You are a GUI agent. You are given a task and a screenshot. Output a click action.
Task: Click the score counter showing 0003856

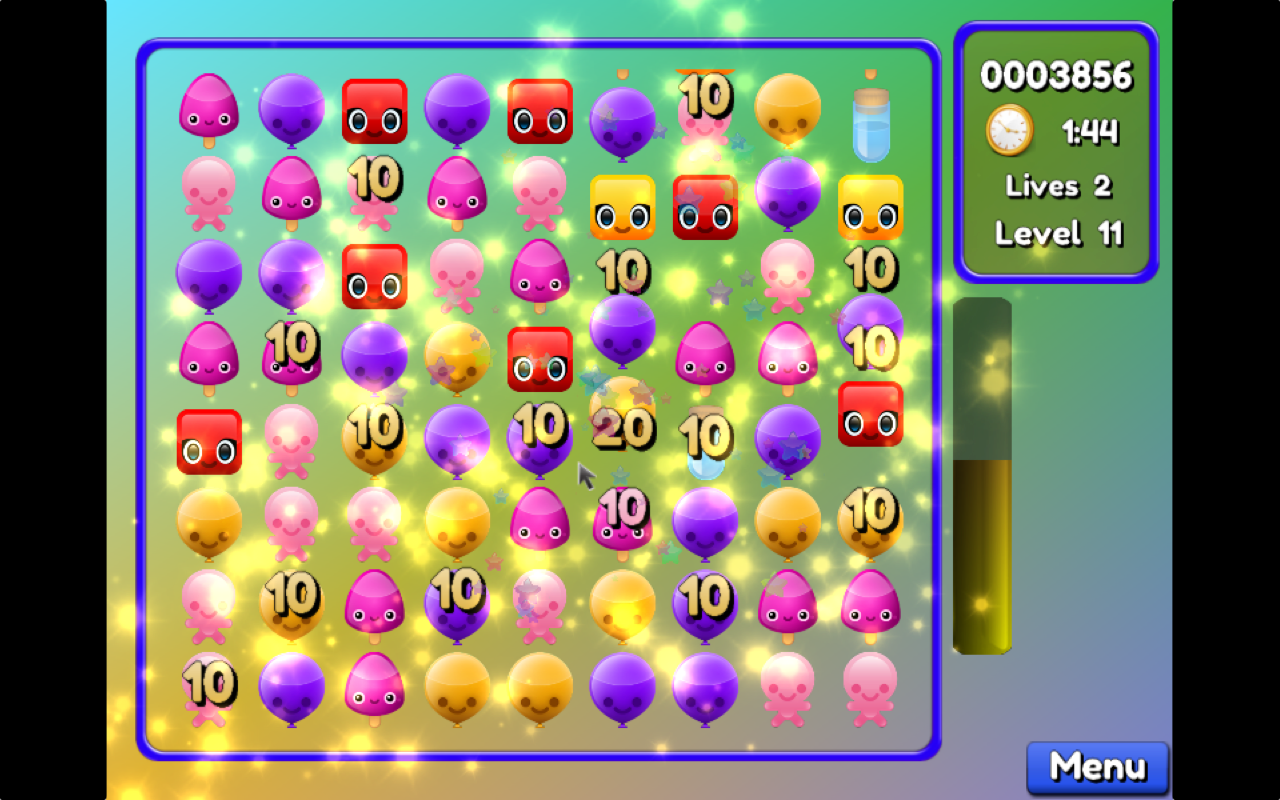(x=1057, y=74)
